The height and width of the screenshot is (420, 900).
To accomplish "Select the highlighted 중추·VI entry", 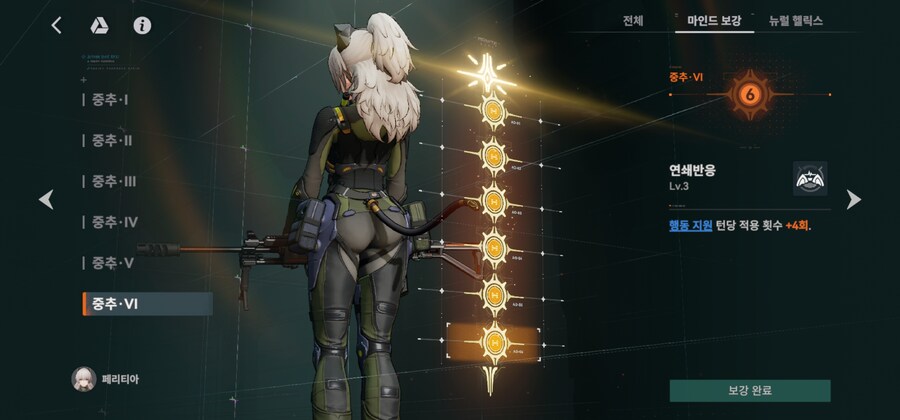I will pos(147,304).
